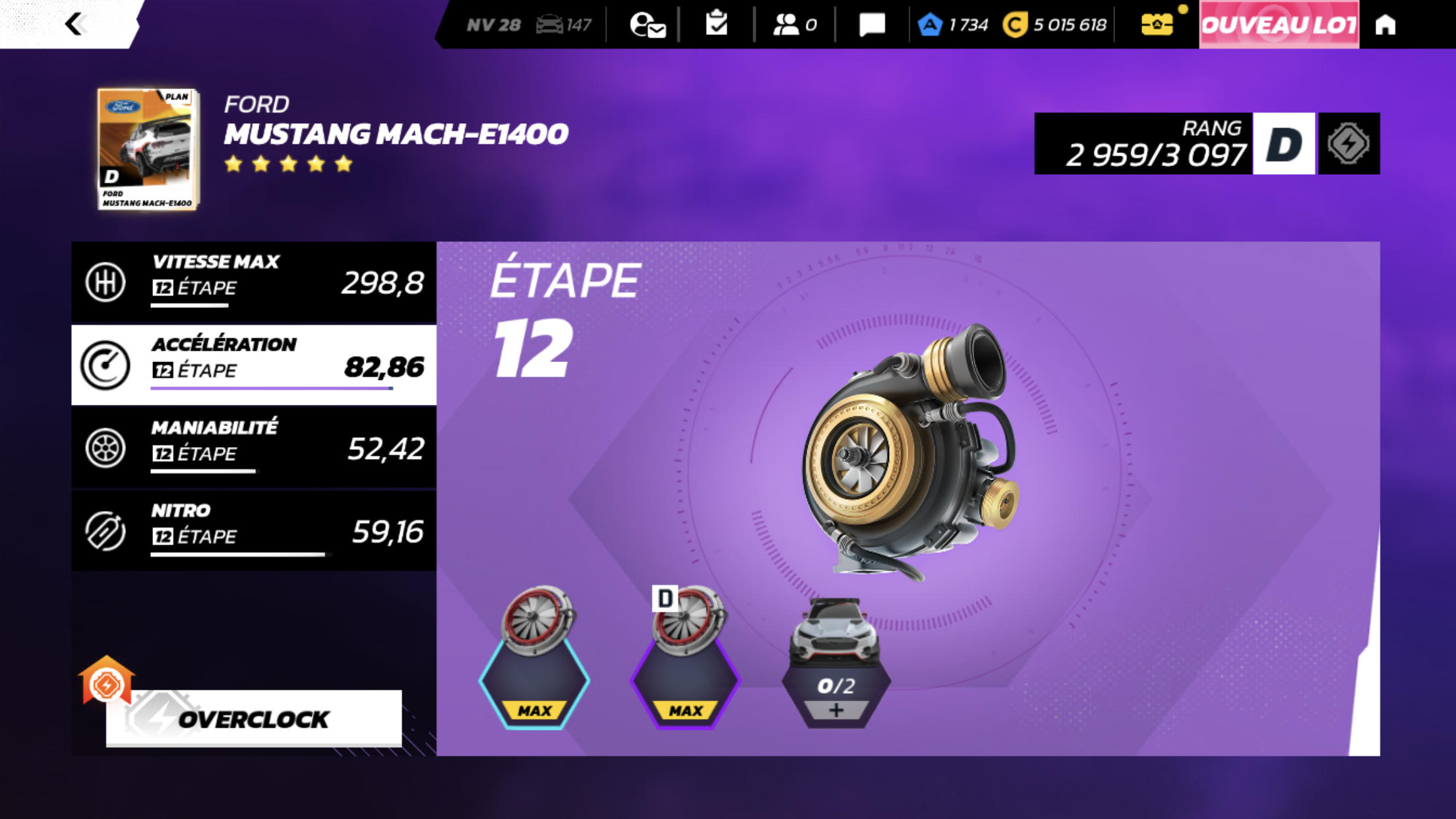1456x819 pixels.
Task: Click the lightning bolt rank icon
Action: [x=1349, y=144]
